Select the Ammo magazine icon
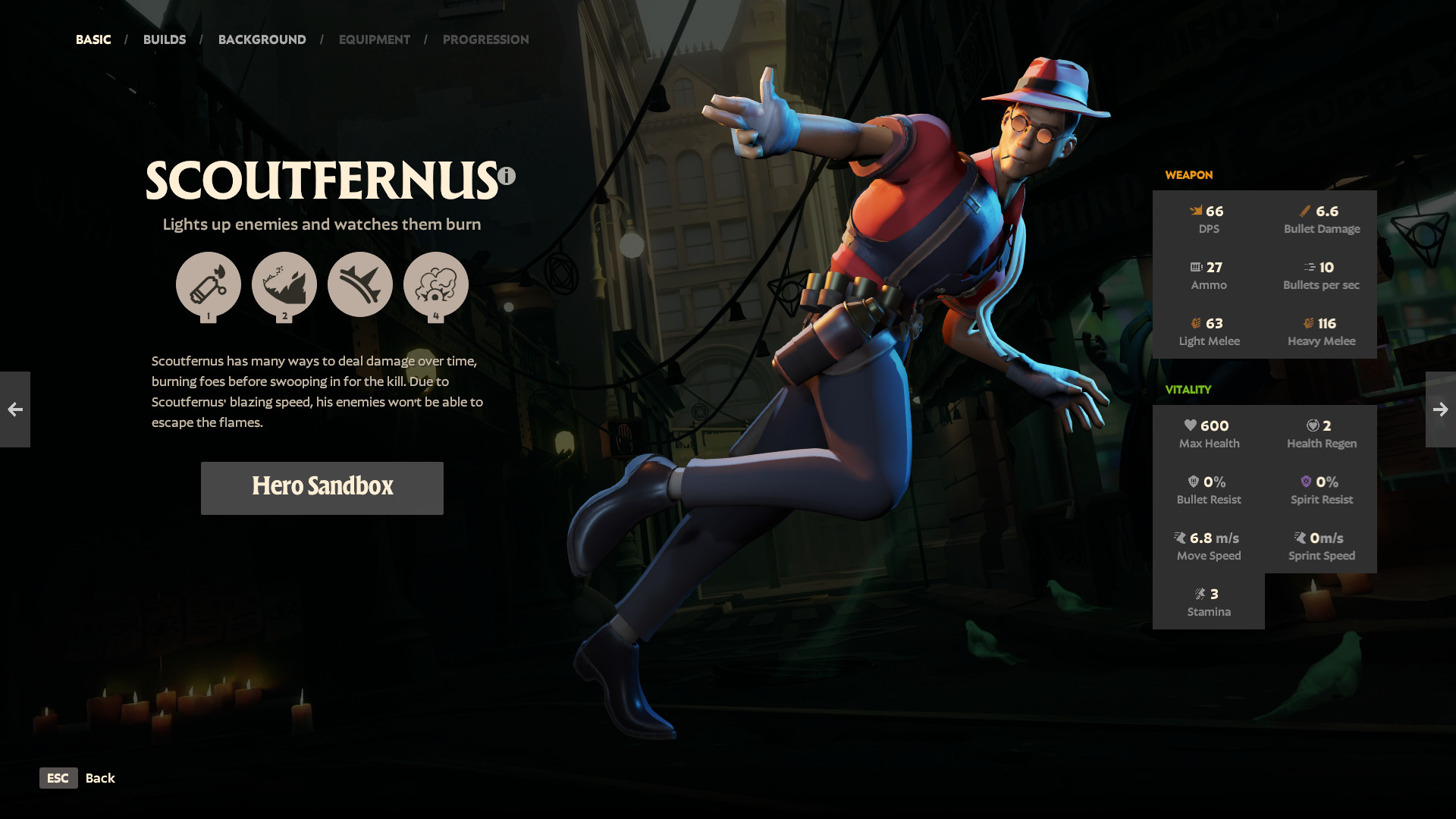Image resolution: width=1456 pixels, height=819 pixels. (x=1194, y=267)
